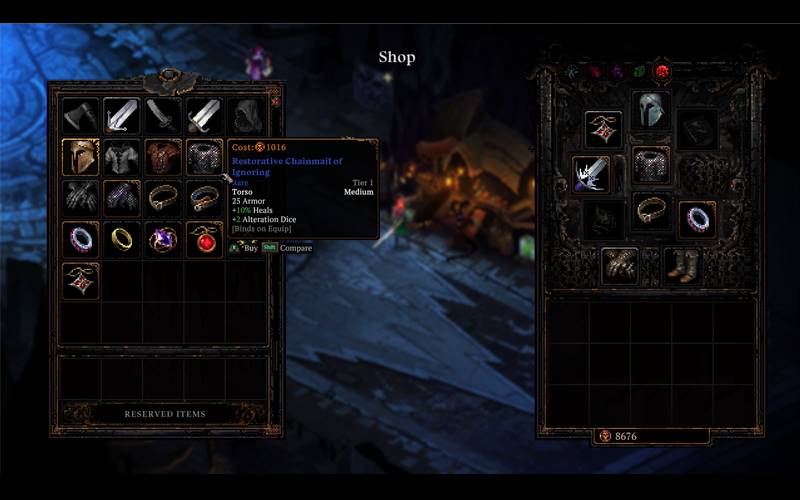The height and width of the screenshot is (500, 800).
Task: Select the red diamond charm in shop
Action: coord(80,280)
